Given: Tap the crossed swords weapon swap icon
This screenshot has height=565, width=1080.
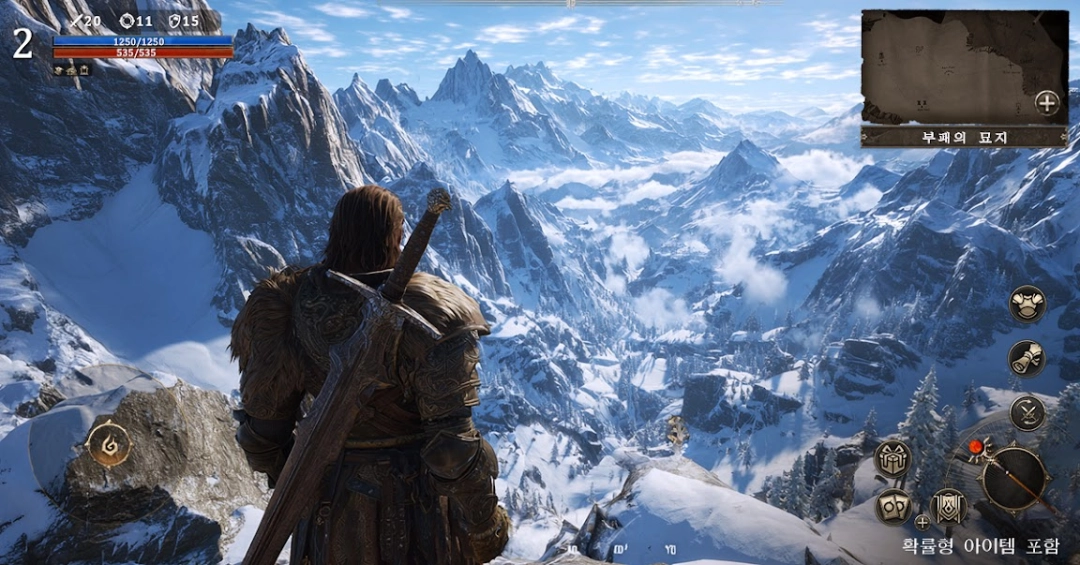Looking at the screenshot, I should click(x=1027, y=412).
